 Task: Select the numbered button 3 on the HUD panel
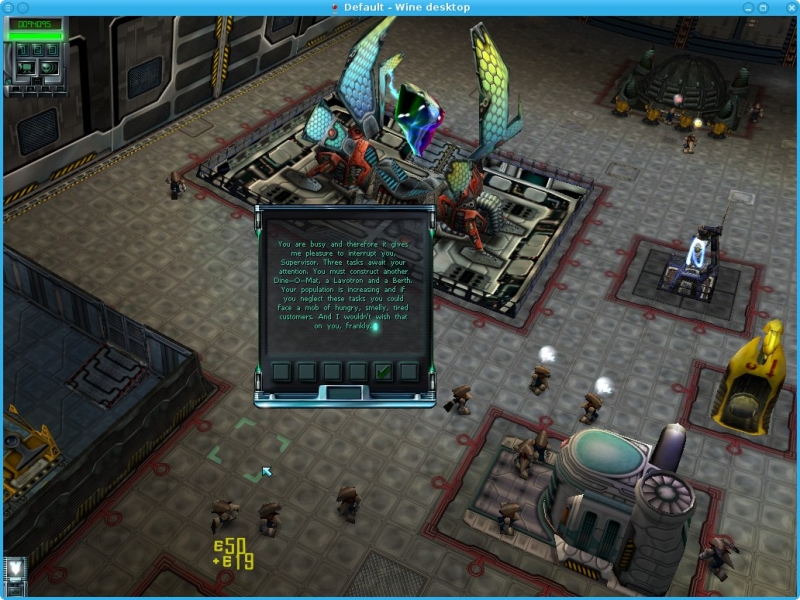point(52,50)
